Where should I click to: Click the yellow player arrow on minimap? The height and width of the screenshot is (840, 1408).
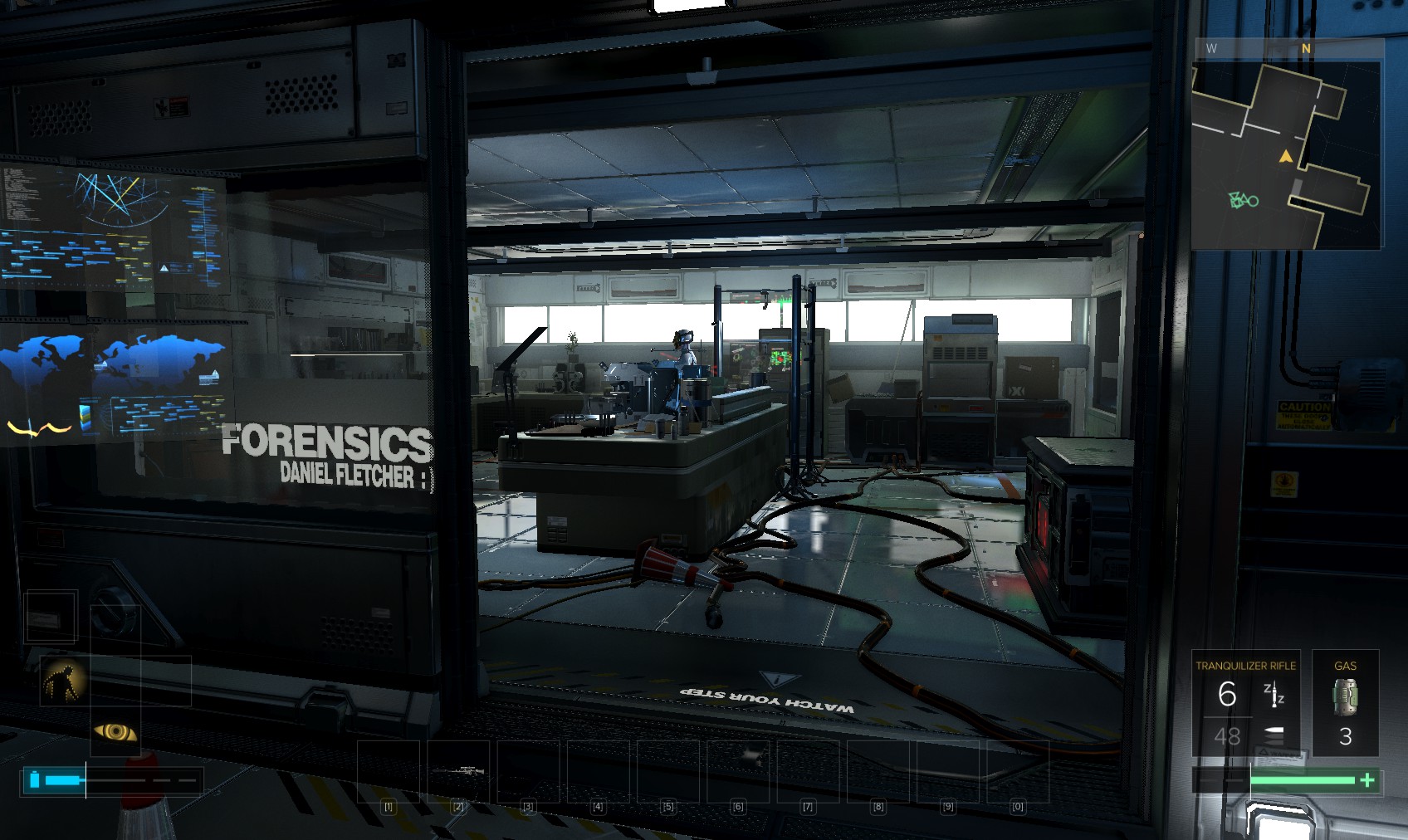[x=1286, y=156]
